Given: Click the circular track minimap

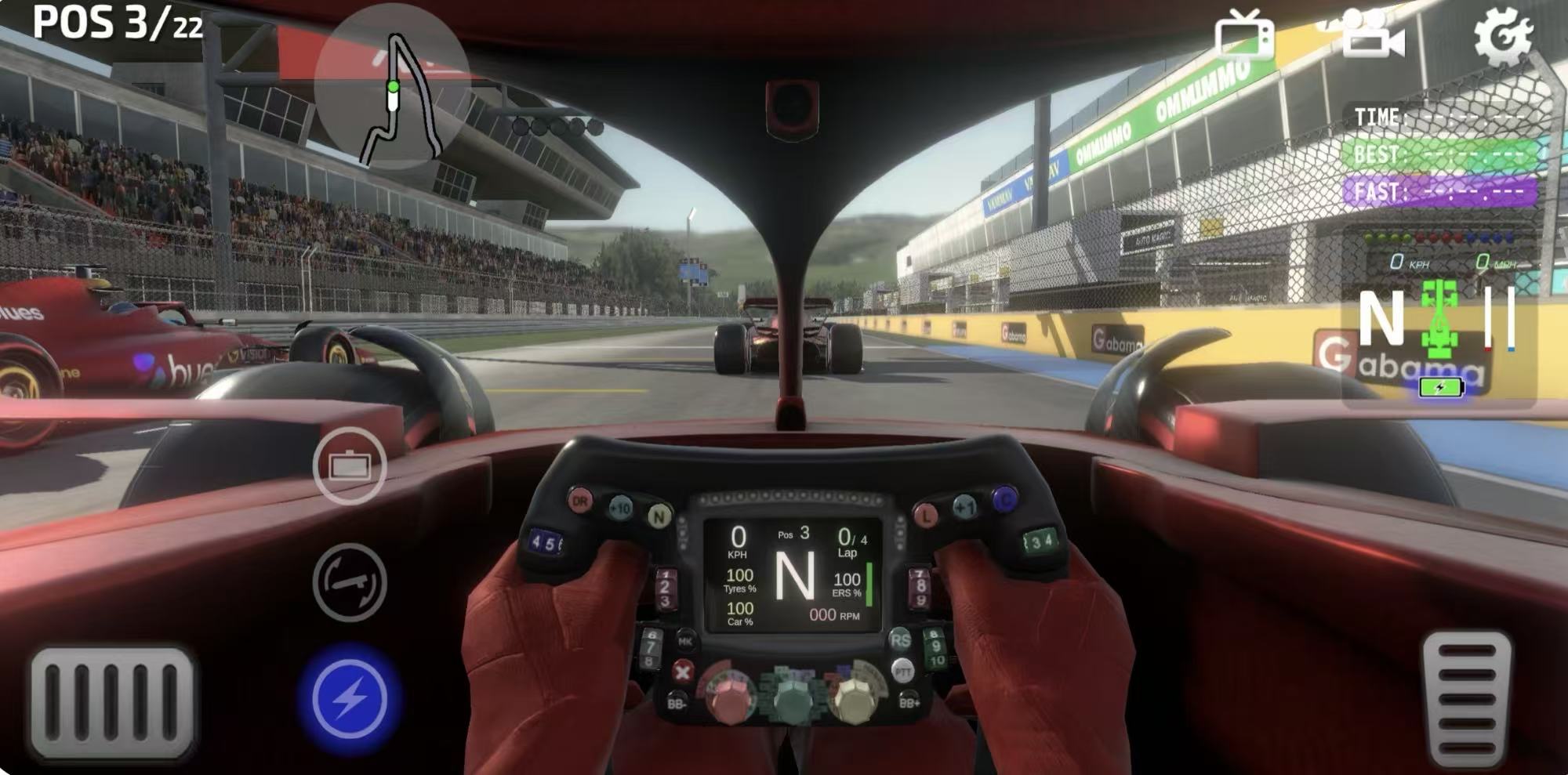Looking at the screenshot, I should pyautogui.click(x=392, y=88).
